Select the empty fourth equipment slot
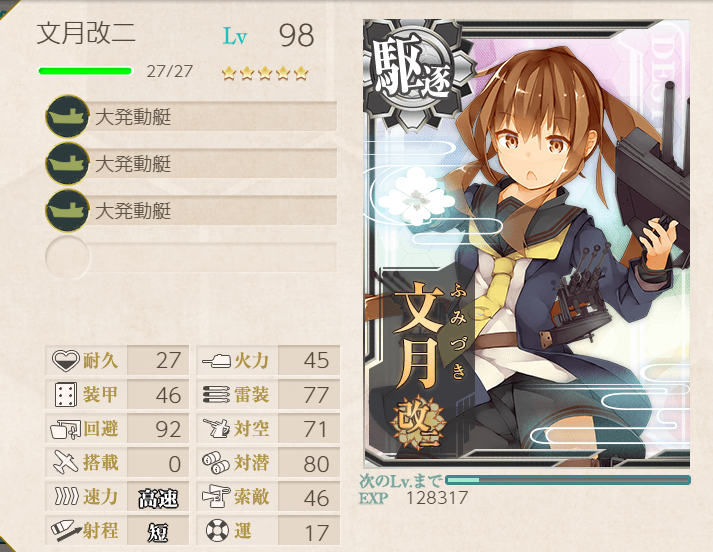Image resolution: width=713 pixels, height=552 pixels. (x=190, y=257)
